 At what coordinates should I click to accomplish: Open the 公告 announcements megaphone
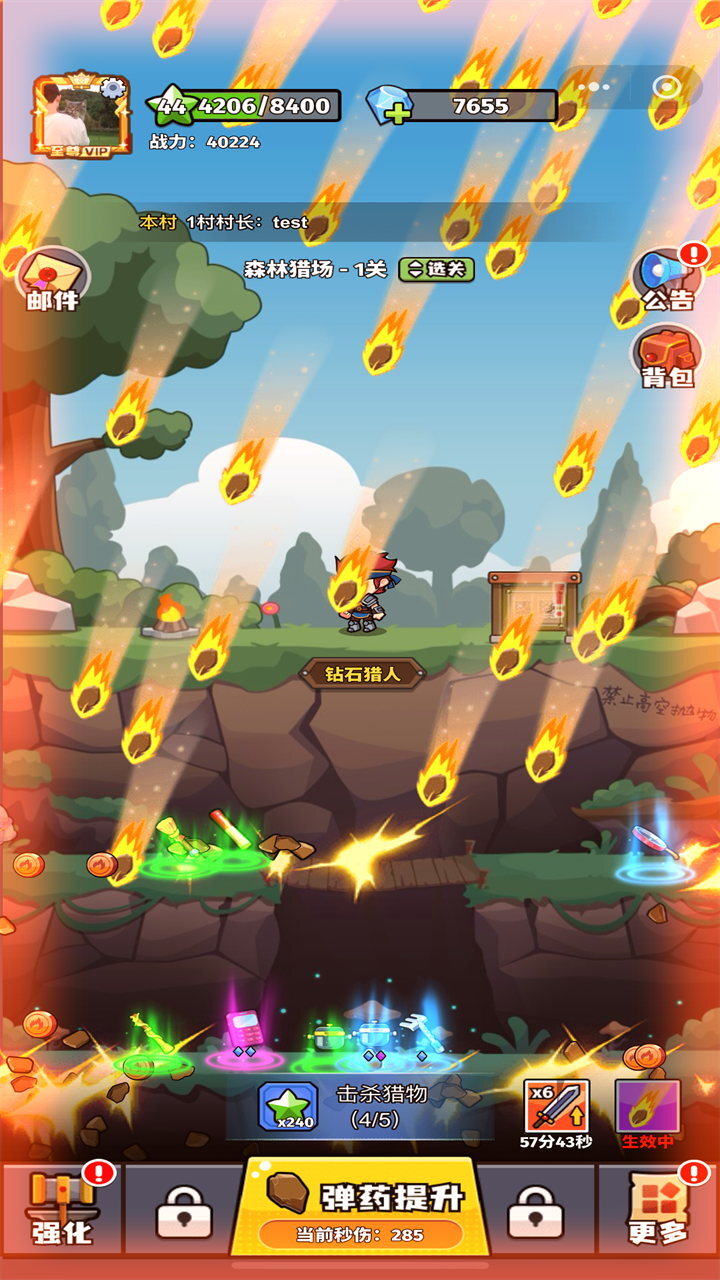(x=668, y=280)
